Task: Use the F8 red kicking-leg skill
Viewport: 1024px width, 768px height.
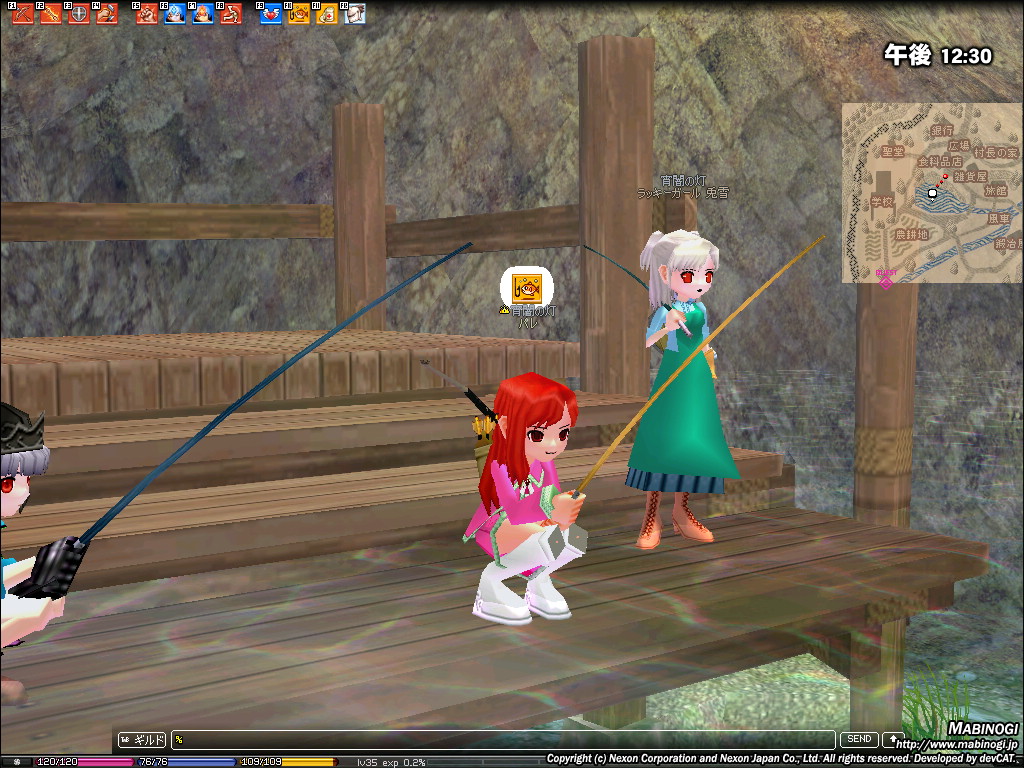Action: pyautogui.click(x=231, y=14)
